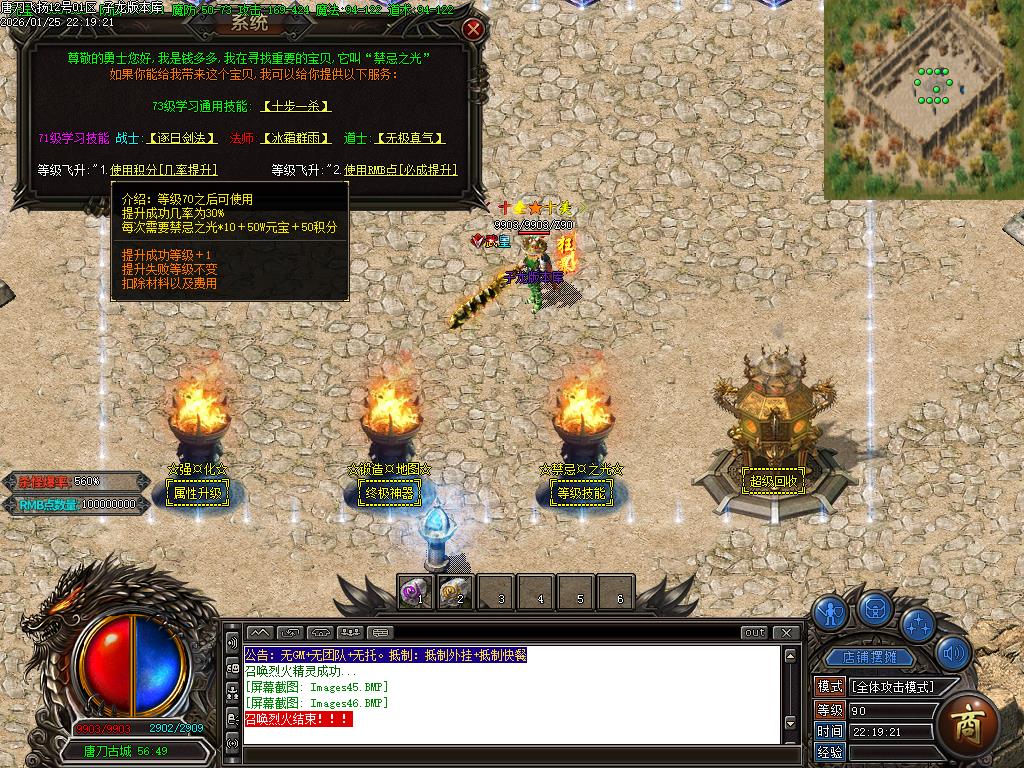Open the 超级回收 recycling label
Viewport: 1024px width, 768px height.
click(774, 481)
